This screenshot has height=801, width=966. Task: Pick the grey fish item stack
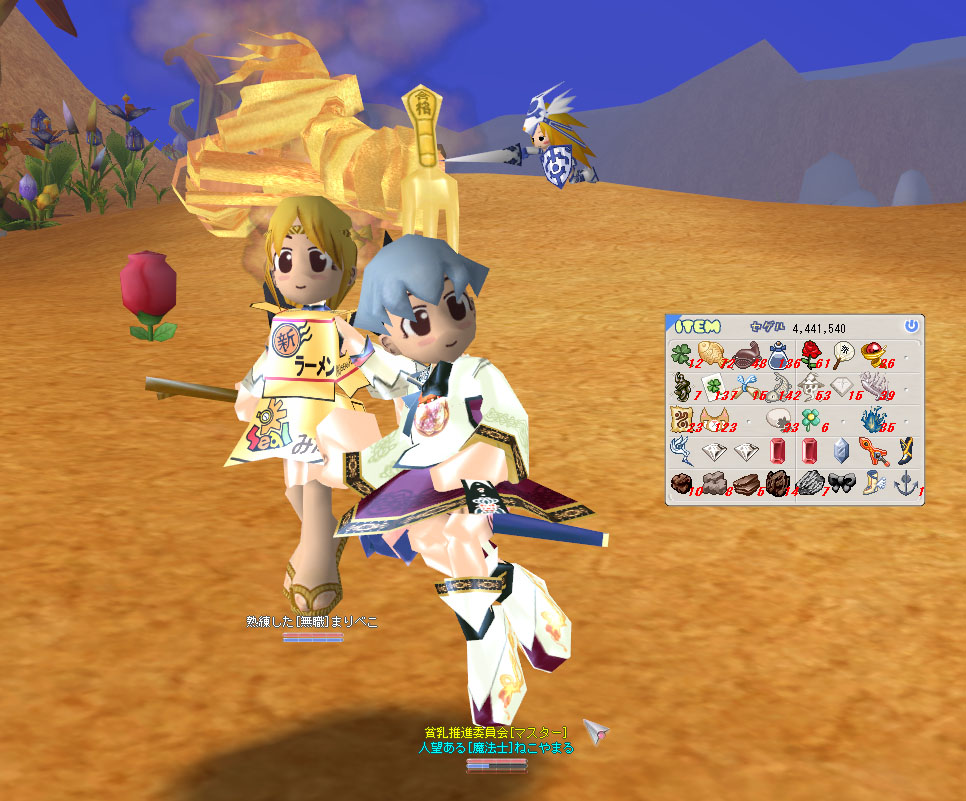coord(778,387)
